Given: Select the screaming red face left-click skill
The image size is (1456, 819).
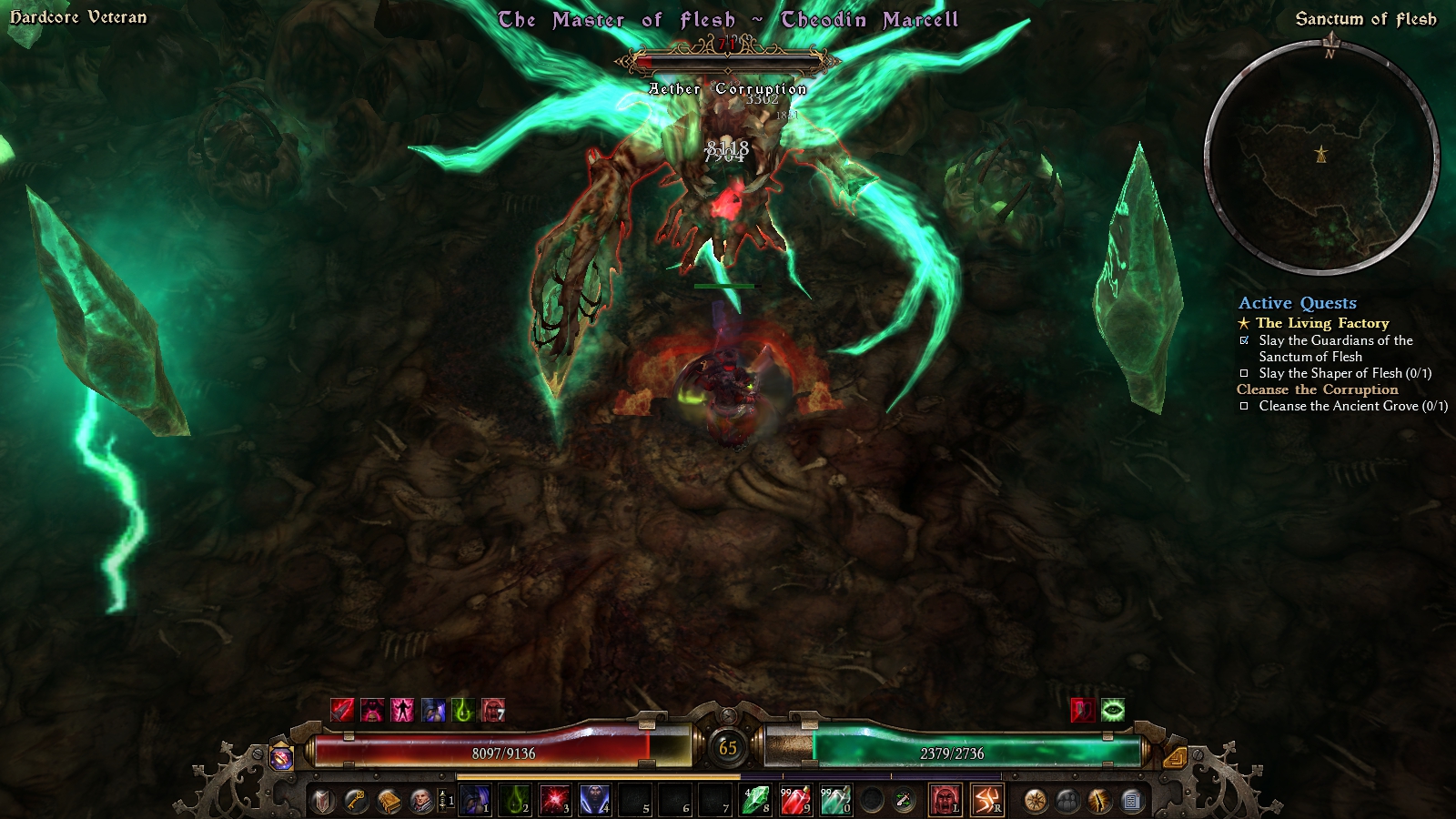Looking at the screenshot, I should pyautogui.click(x=945, y=801).
